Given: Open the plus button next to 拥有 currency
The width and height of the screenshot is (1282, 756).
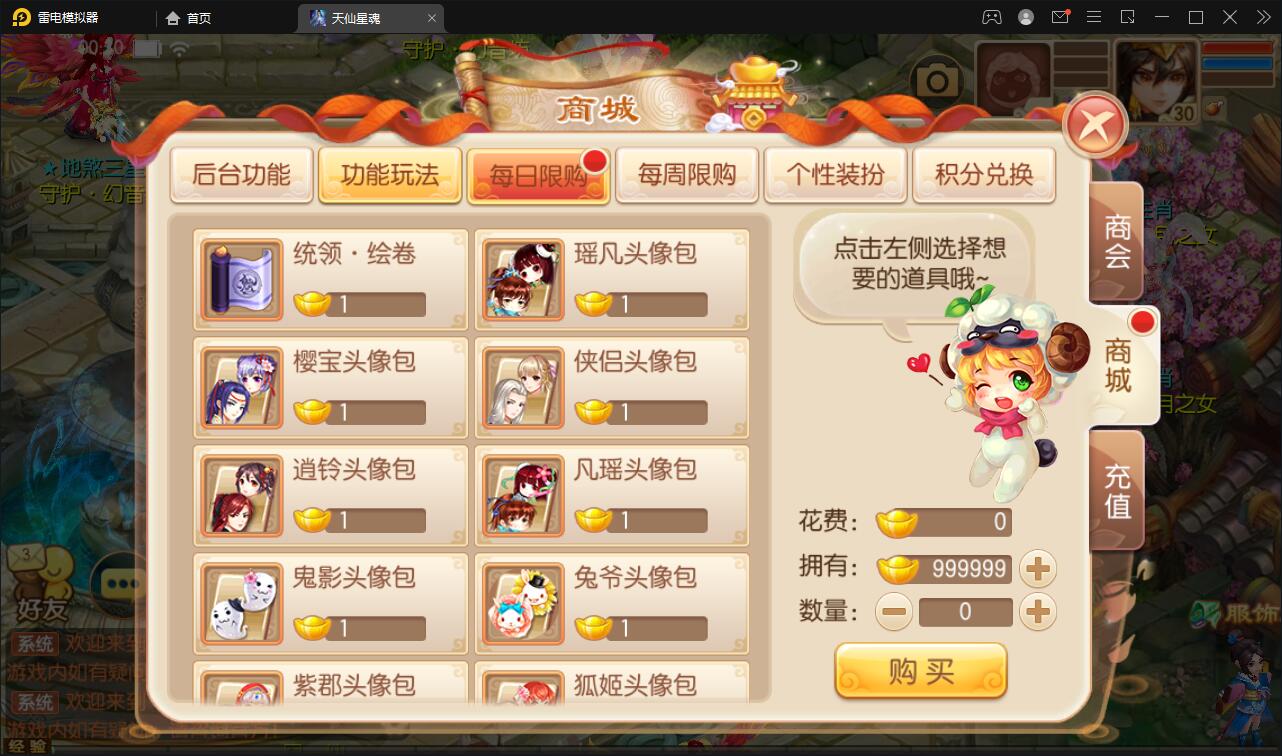Looking at the screenshot, I should [x=1038, y=568].
